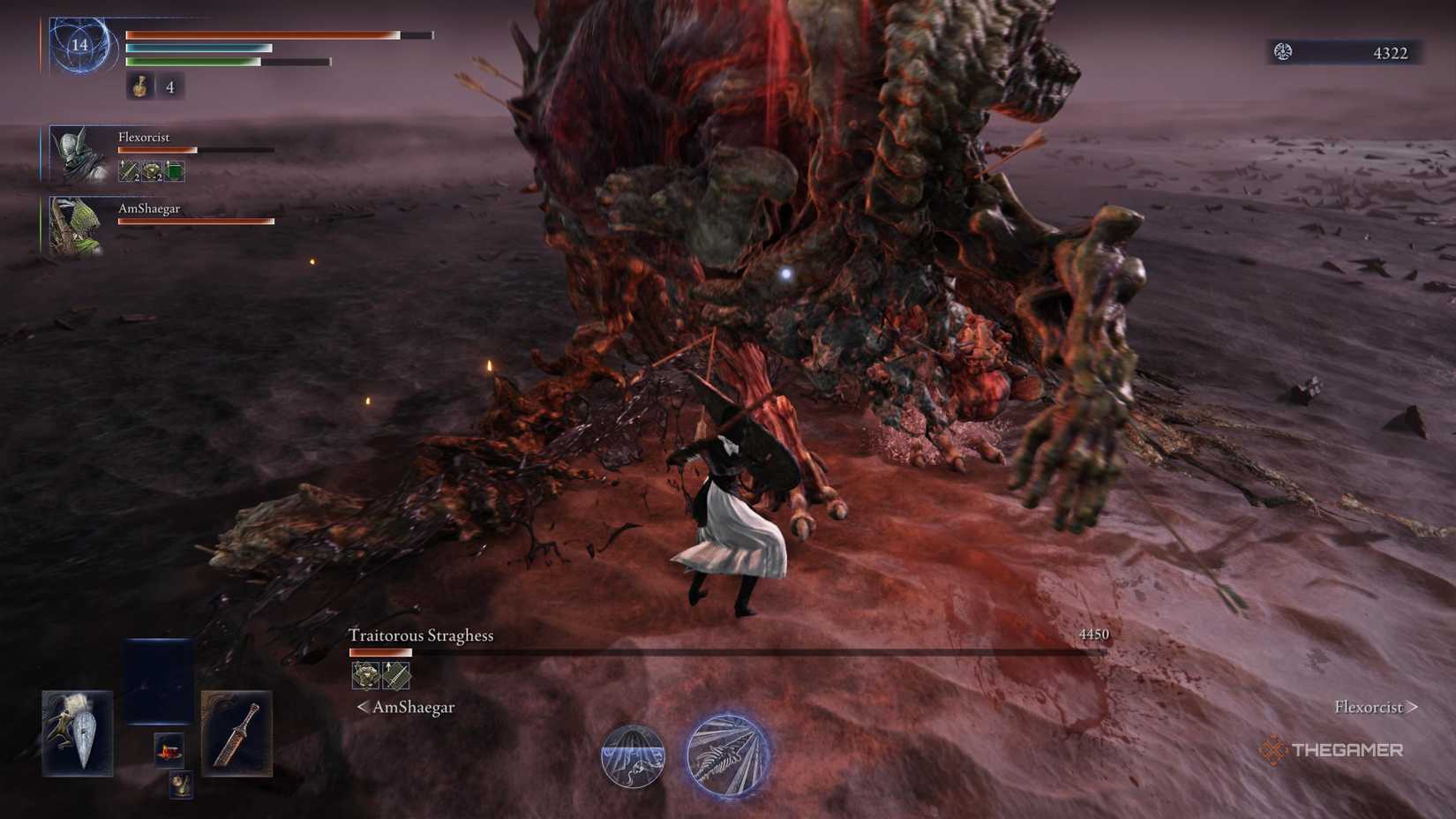This screenshot has height=819, width=1456.
Task: Click AmShaegar's portrait in the team list
Action: pyautogui.click(x=79, y=225)
